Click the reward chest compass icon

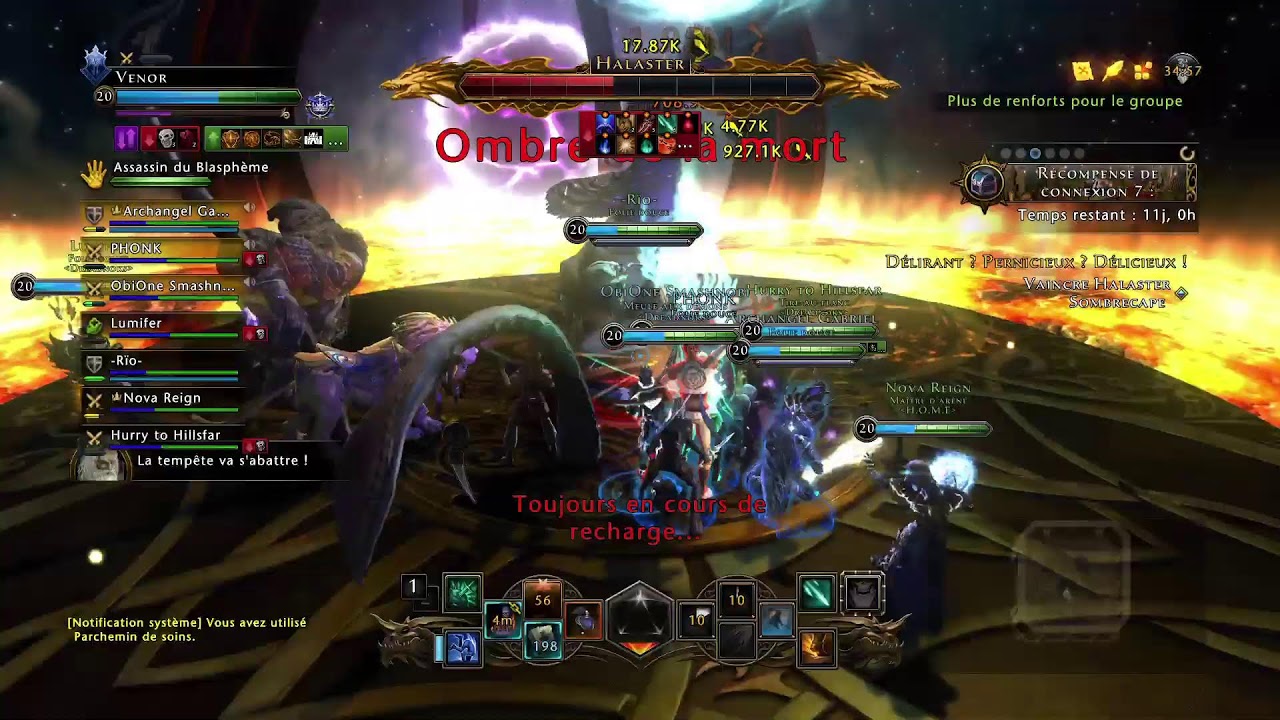tap(983, 183)
